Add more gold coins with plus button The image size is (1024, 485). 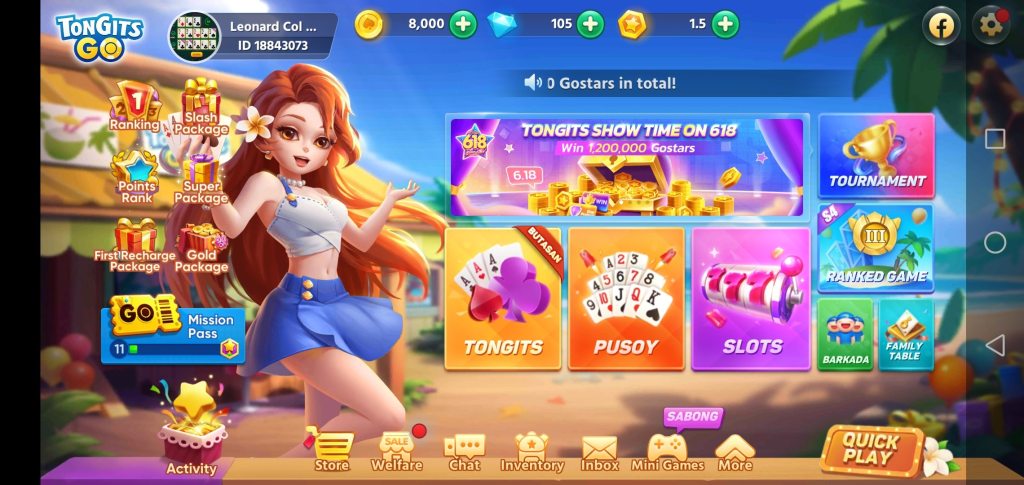click(463, 24)
